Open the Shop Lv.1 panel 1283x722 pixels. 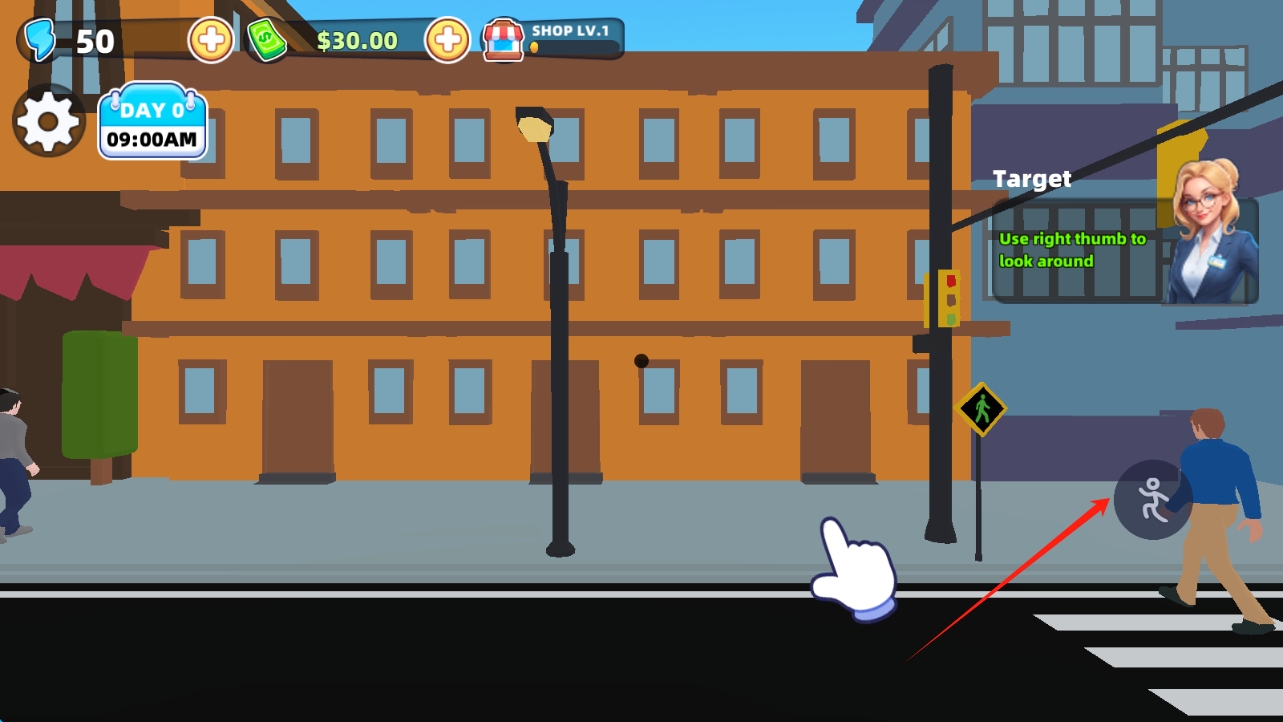[x=553, y=39]
